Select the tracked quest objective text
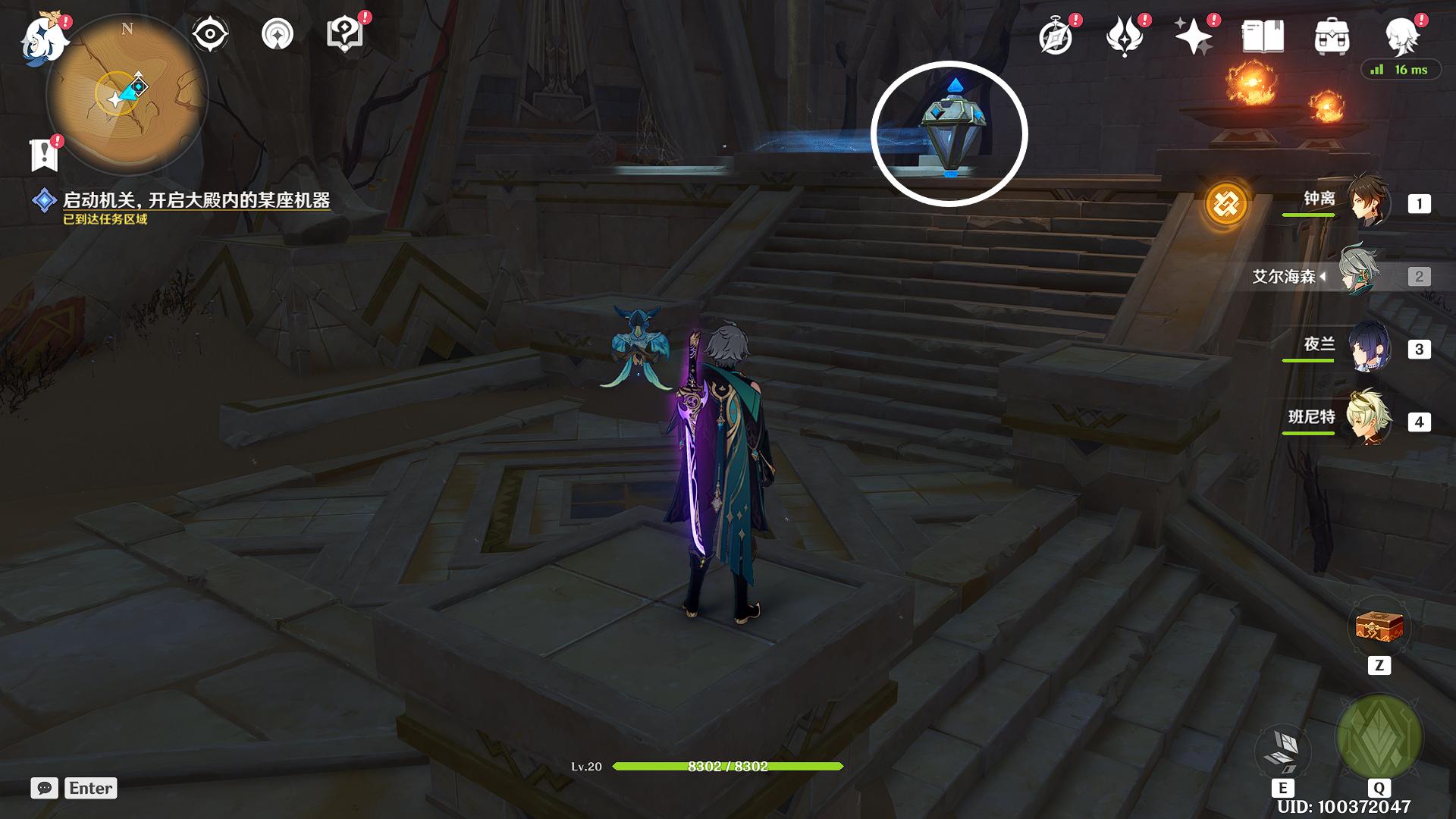This screenshot has width=1456, height=819. (x=196, y=201)
